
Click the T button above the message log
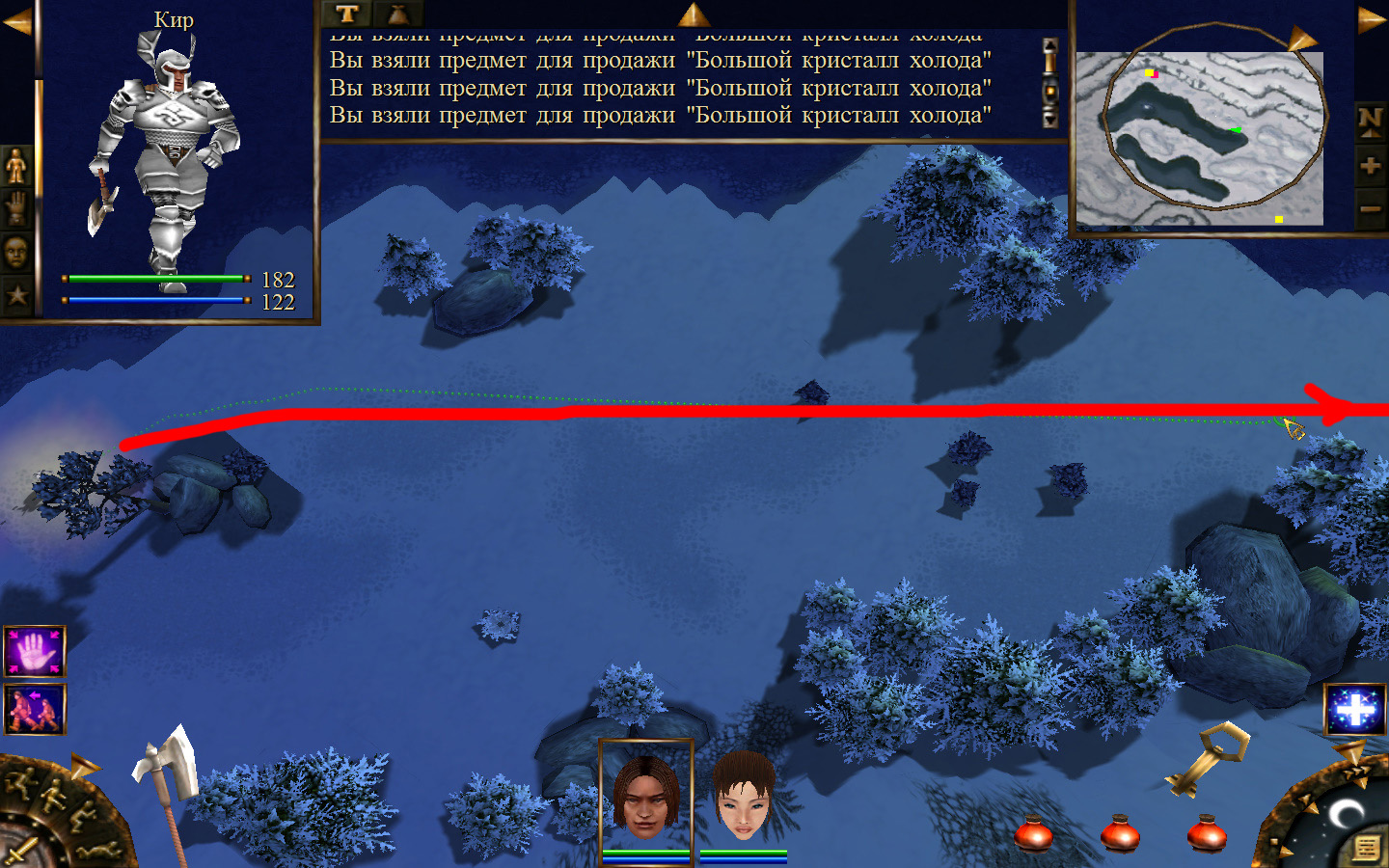(x=347, y=14)
